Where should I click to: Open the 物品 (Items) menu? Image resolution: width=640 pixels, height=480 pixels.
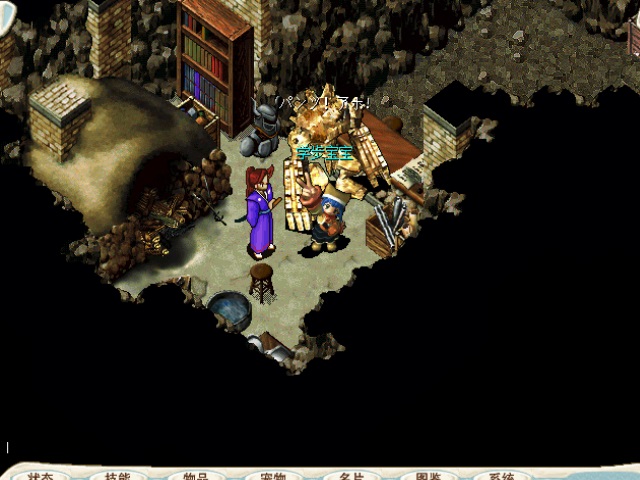click(x=195, y=475)
